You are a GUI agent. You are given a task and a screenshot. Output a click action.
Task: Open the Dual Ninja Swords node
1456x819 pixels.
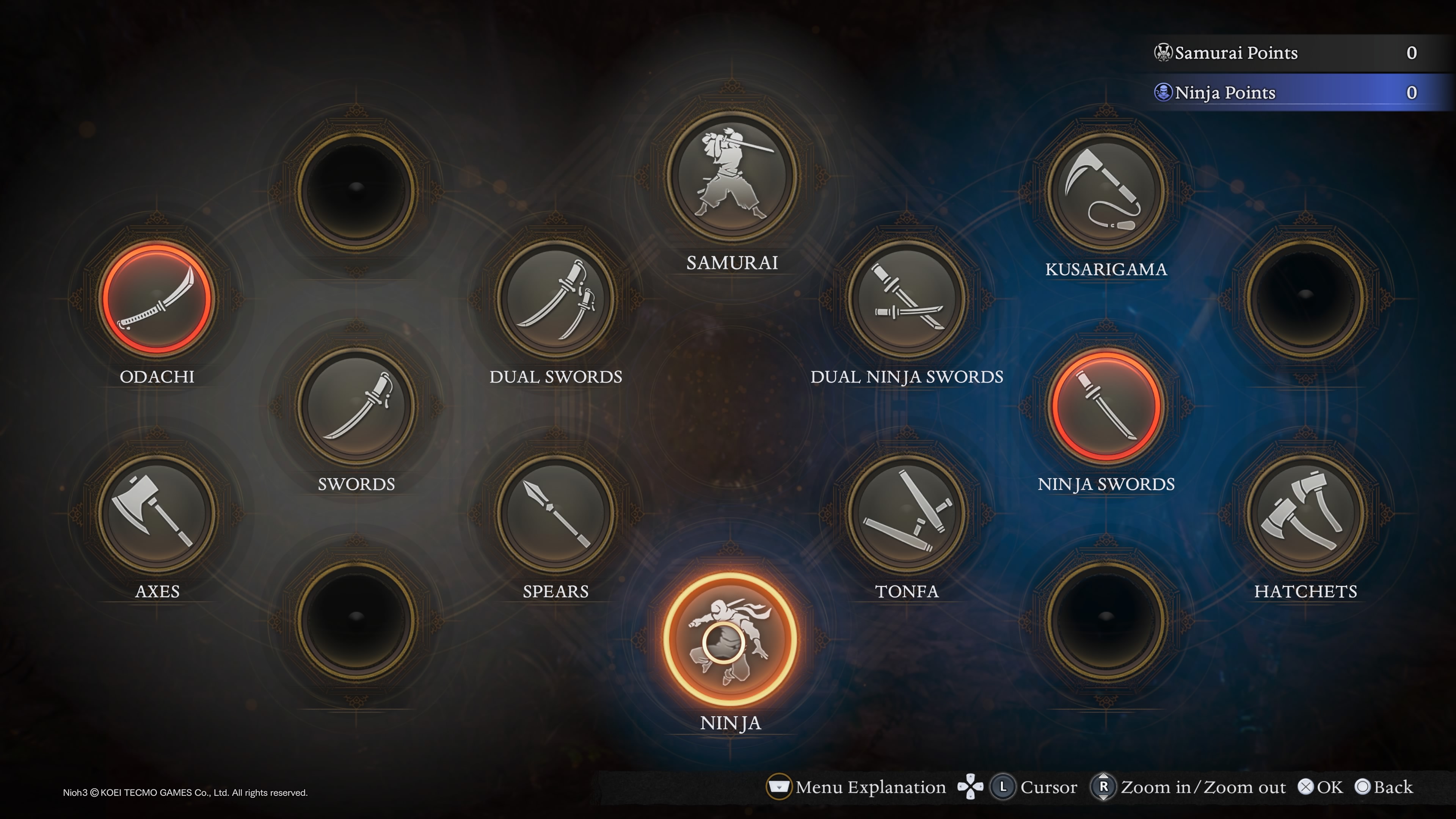[907, 298]
